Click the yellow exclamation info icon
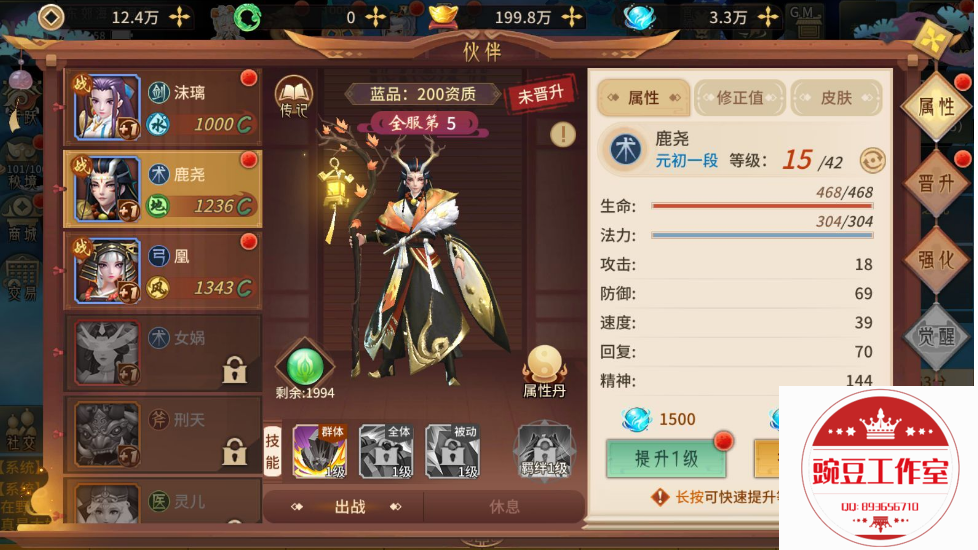The image size is (978, 550). click(x=563, y=134)
